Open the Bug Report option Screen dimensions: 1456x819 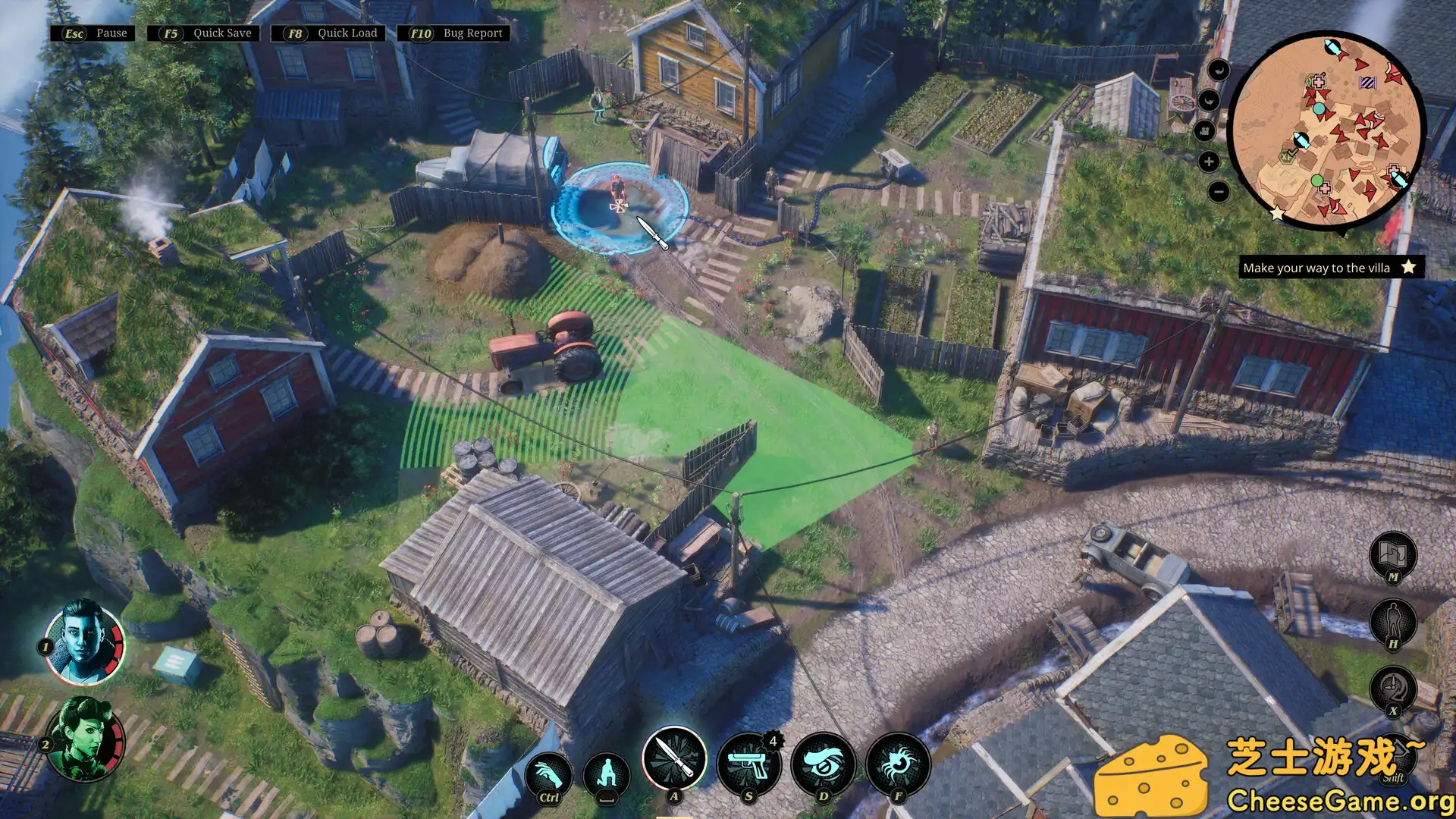click(454, 33)
